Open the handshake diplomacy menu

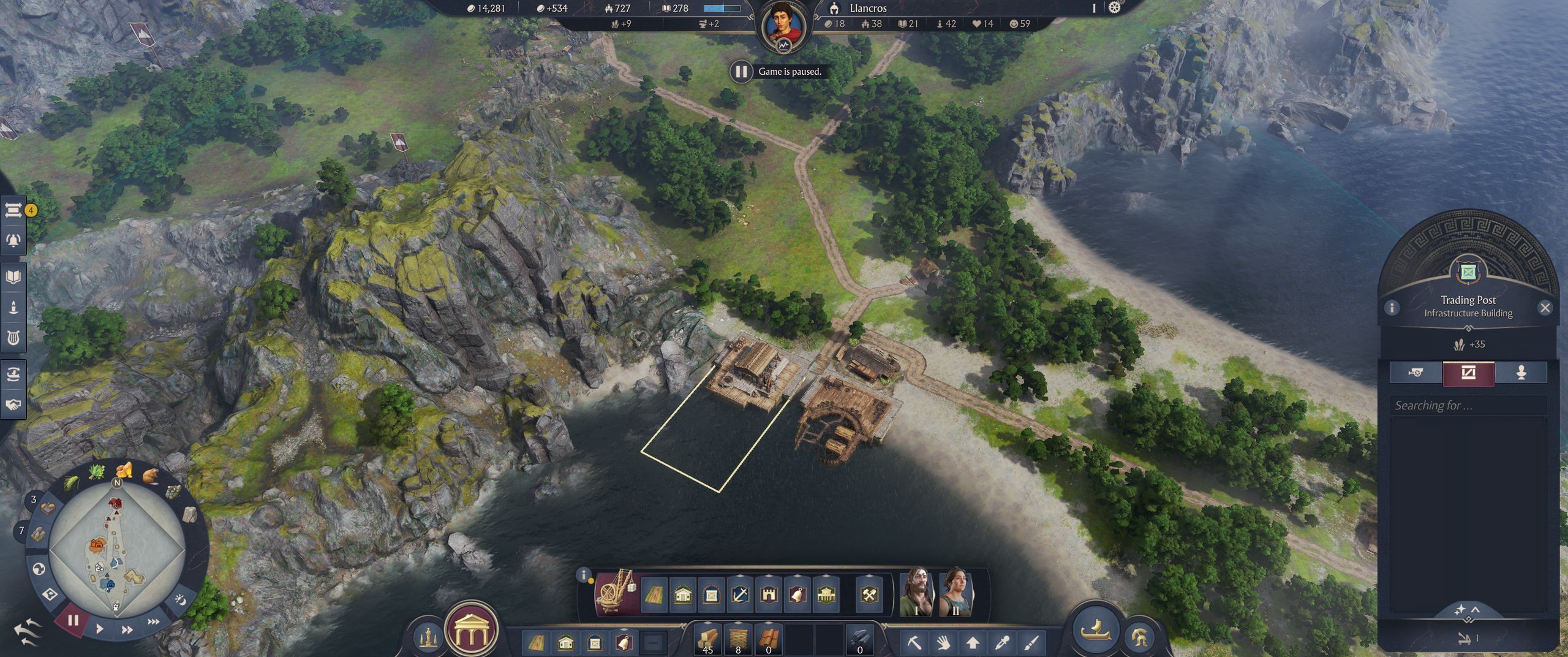tap(13, 404)
